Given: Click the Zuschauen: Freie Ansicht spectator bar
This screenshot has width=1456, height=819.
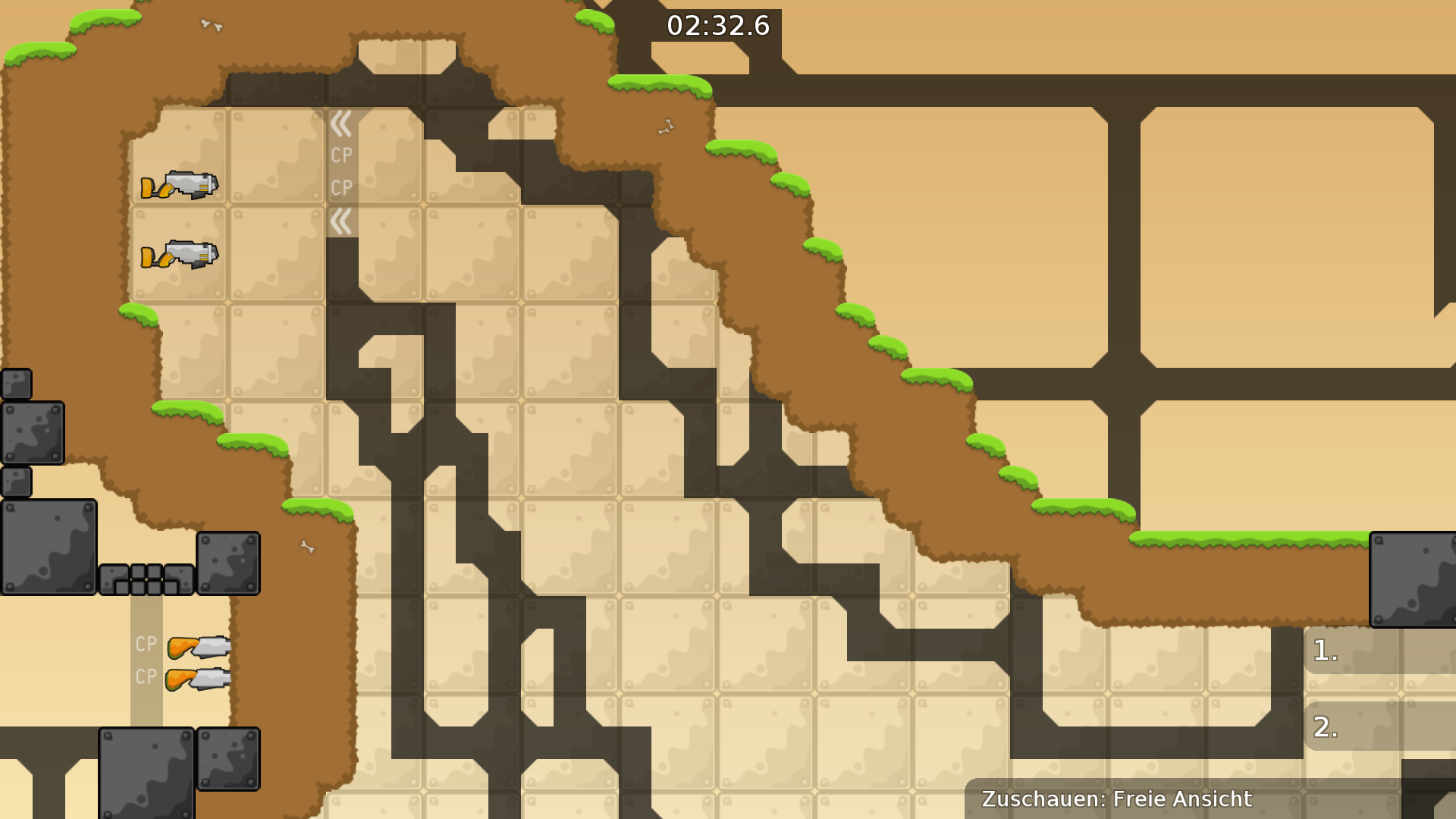Looking at the screenshot, I should 1116,799.
